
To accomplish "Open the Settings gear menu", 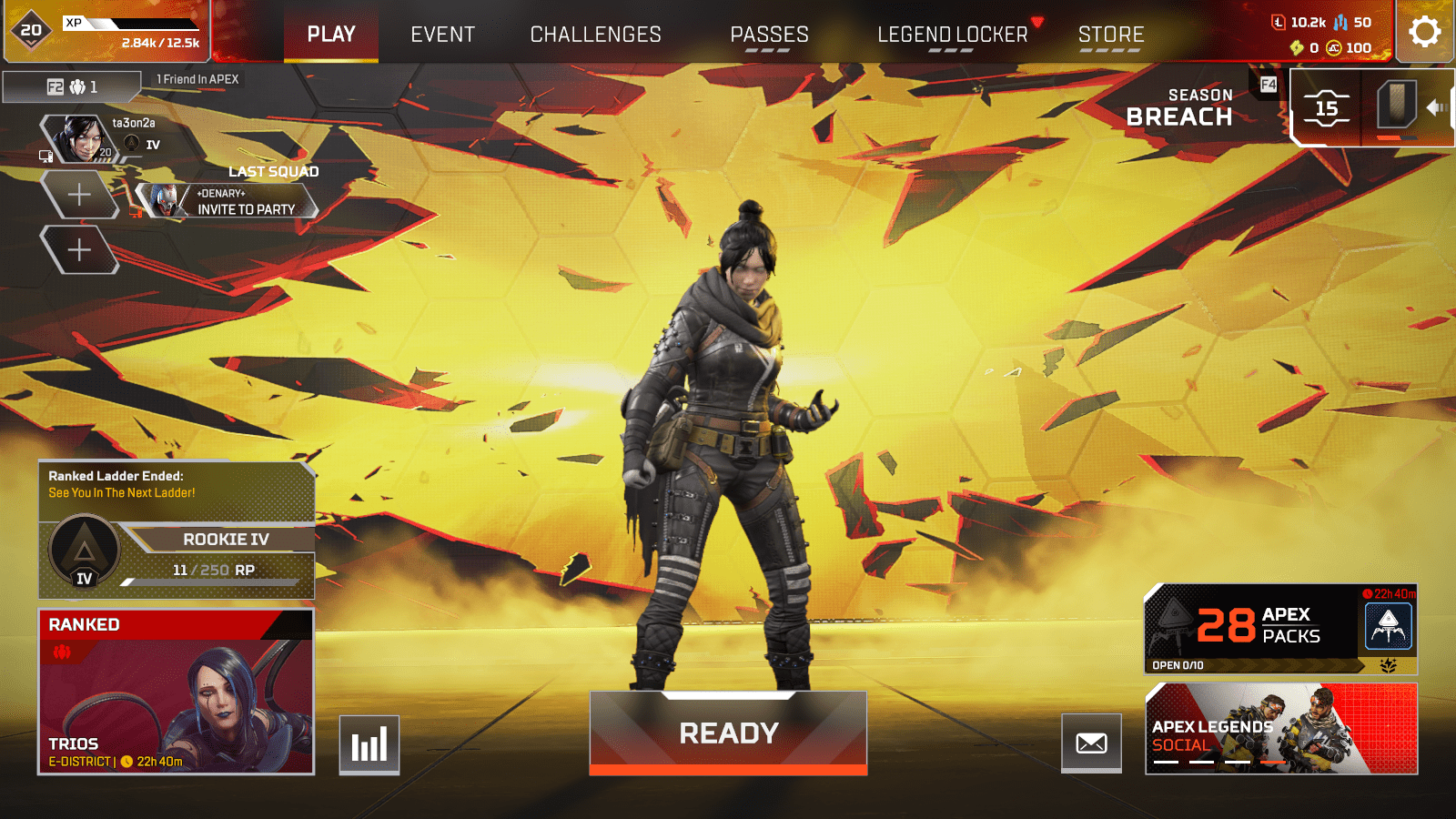I will tap(1424, 33).
